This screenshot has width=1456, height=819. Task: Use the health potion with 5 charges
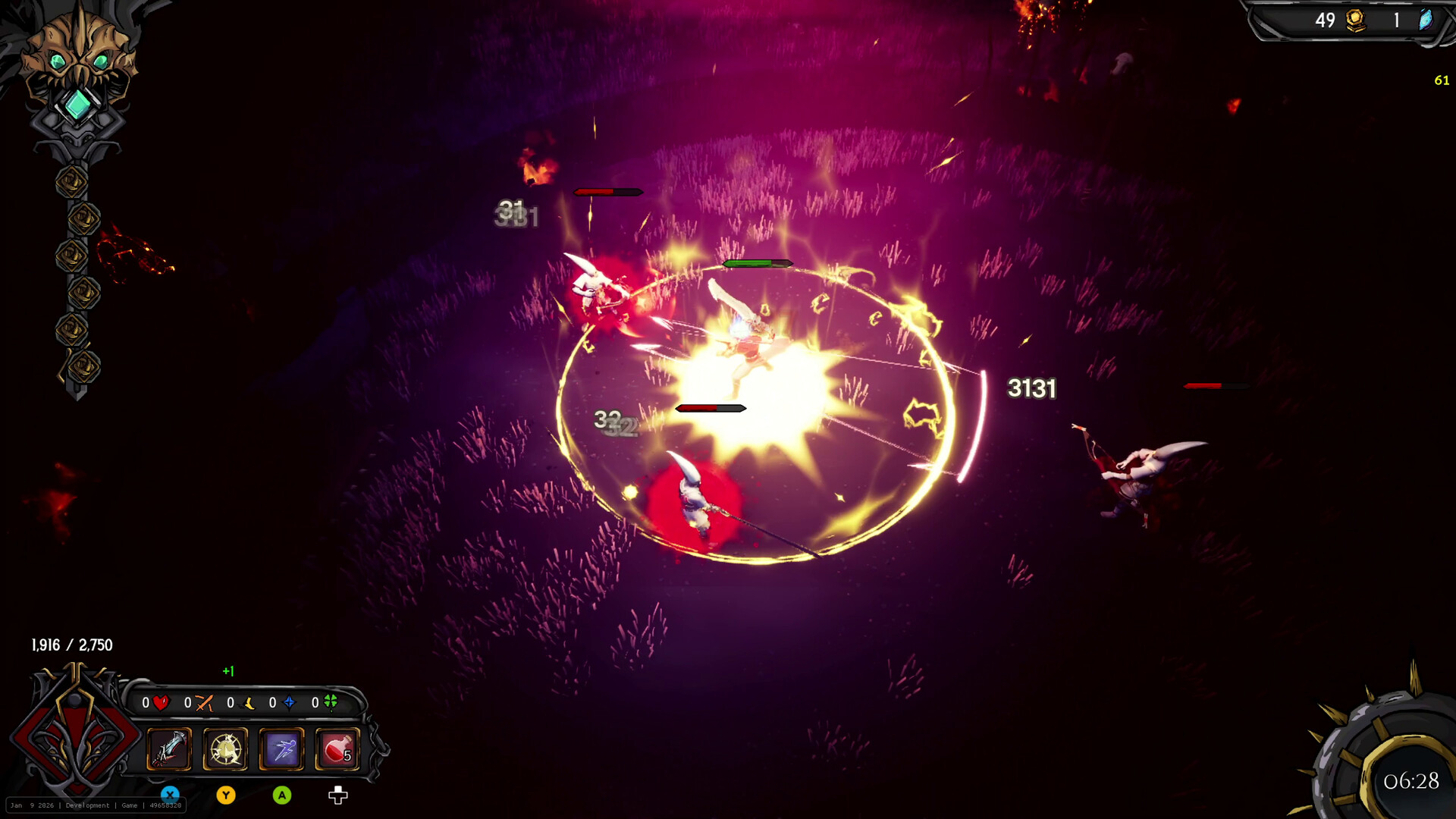(x=338, y=749)
